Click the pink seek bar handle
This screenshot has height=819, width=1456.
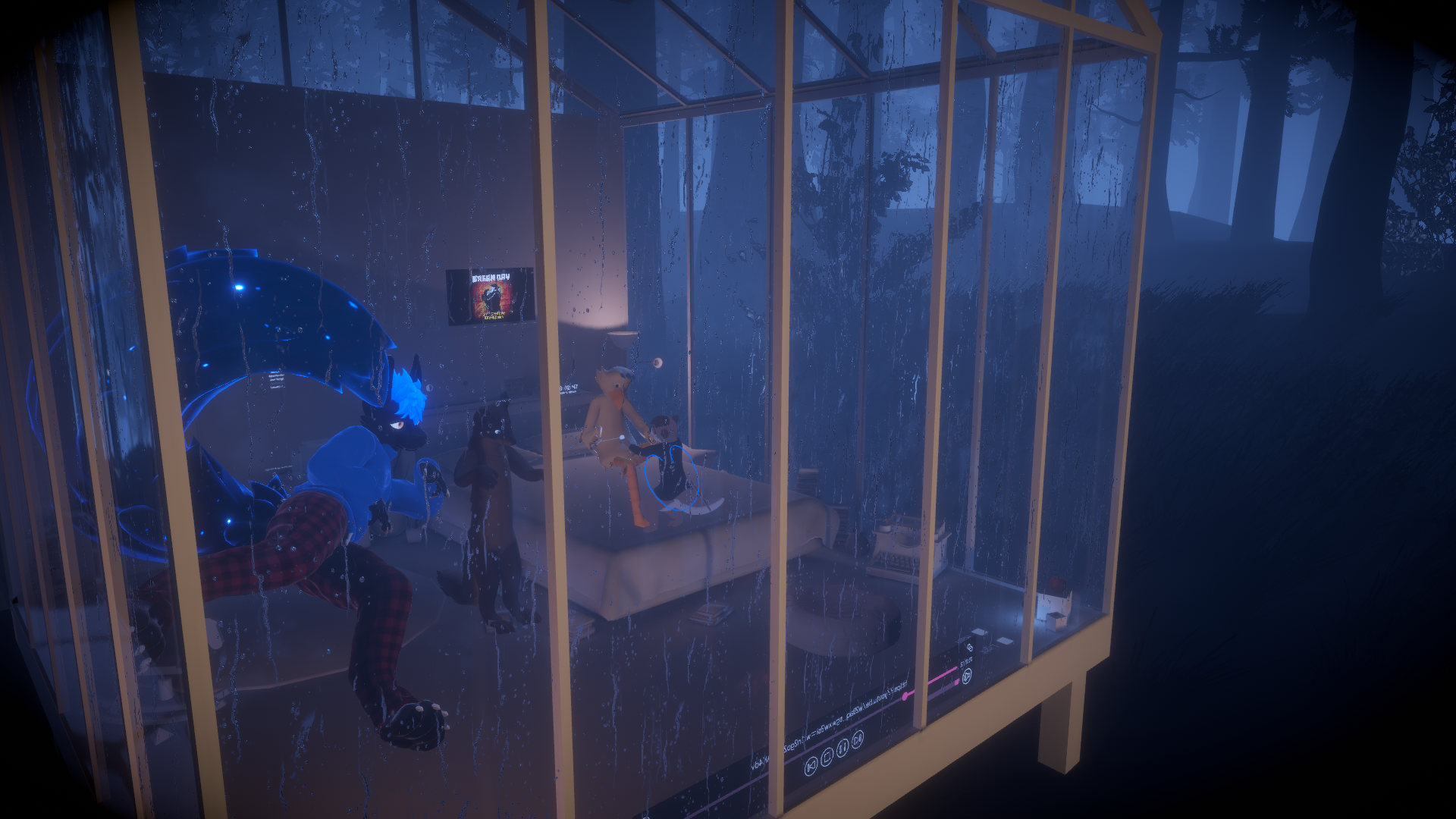click(x=903, y=695)
